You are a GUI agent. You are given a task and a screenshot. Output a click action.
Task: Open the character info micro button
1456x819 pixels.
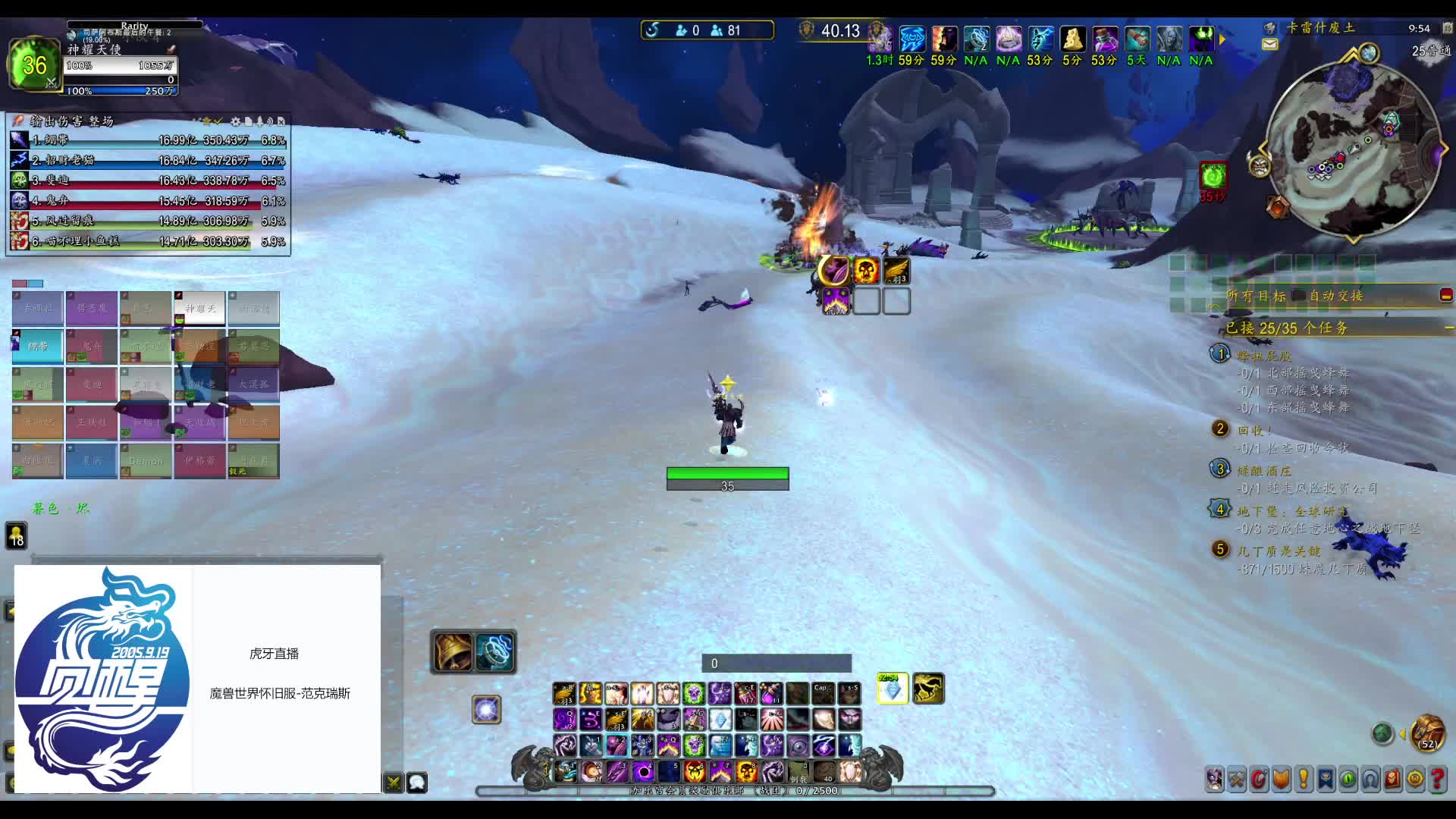click(x=1215, y=779)
